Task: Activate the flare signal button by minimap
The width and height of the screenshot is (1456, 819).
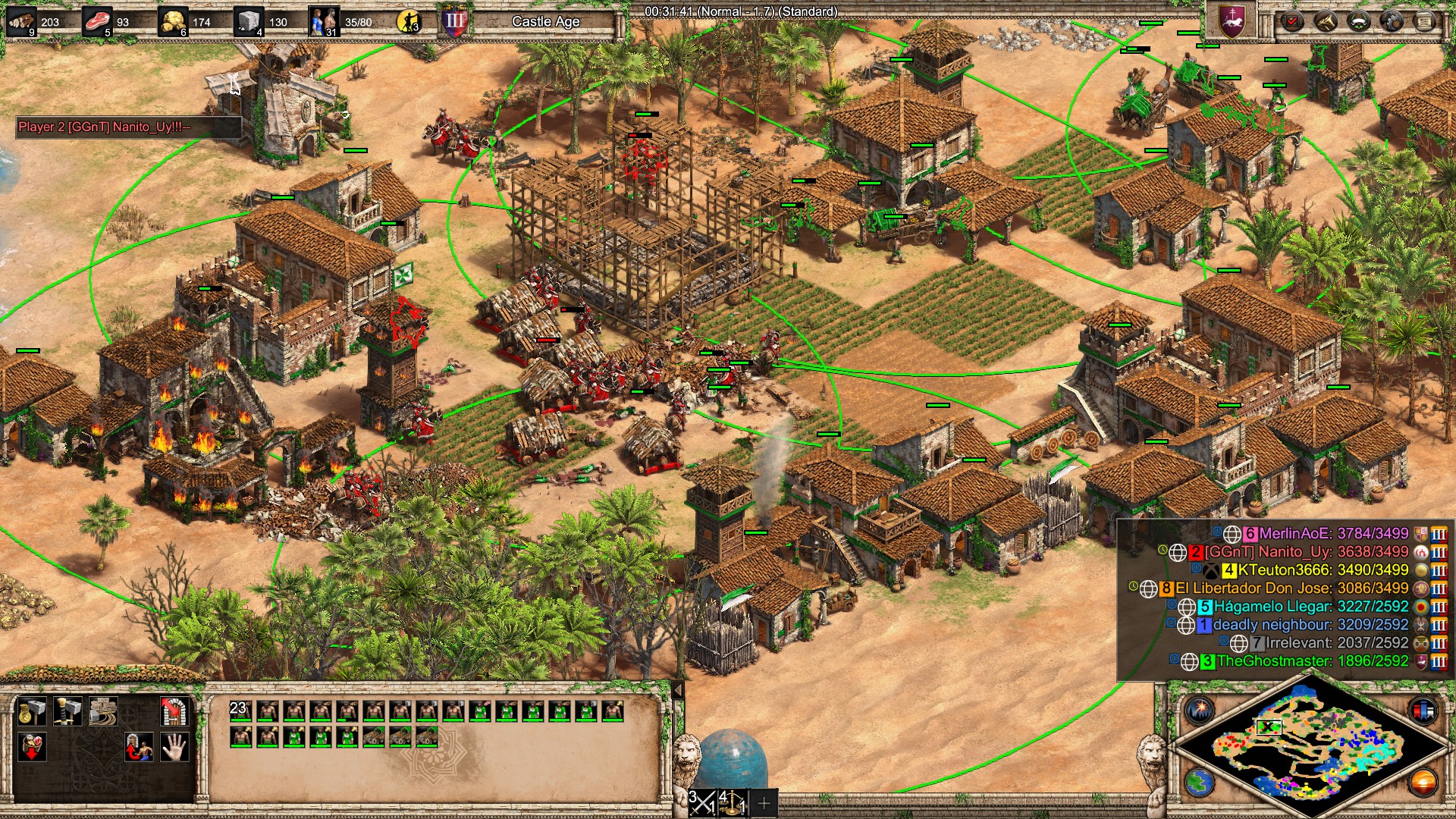Action: (1200, 711)
